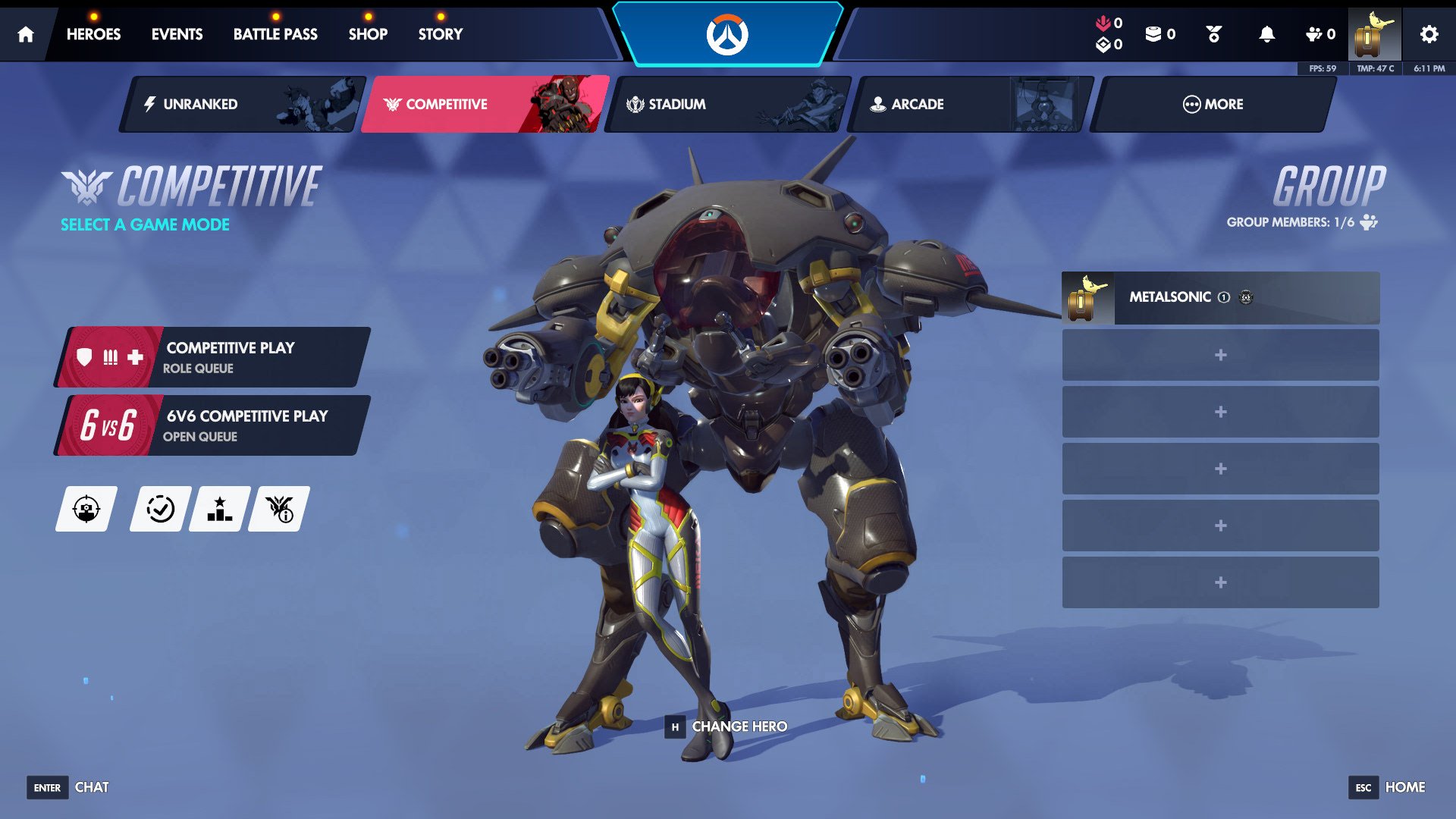Image resolution: width=1456 pixels, height=819 pixels.
Task: Select the METALSONIC group member row
Action: (x=1220, y=297)
